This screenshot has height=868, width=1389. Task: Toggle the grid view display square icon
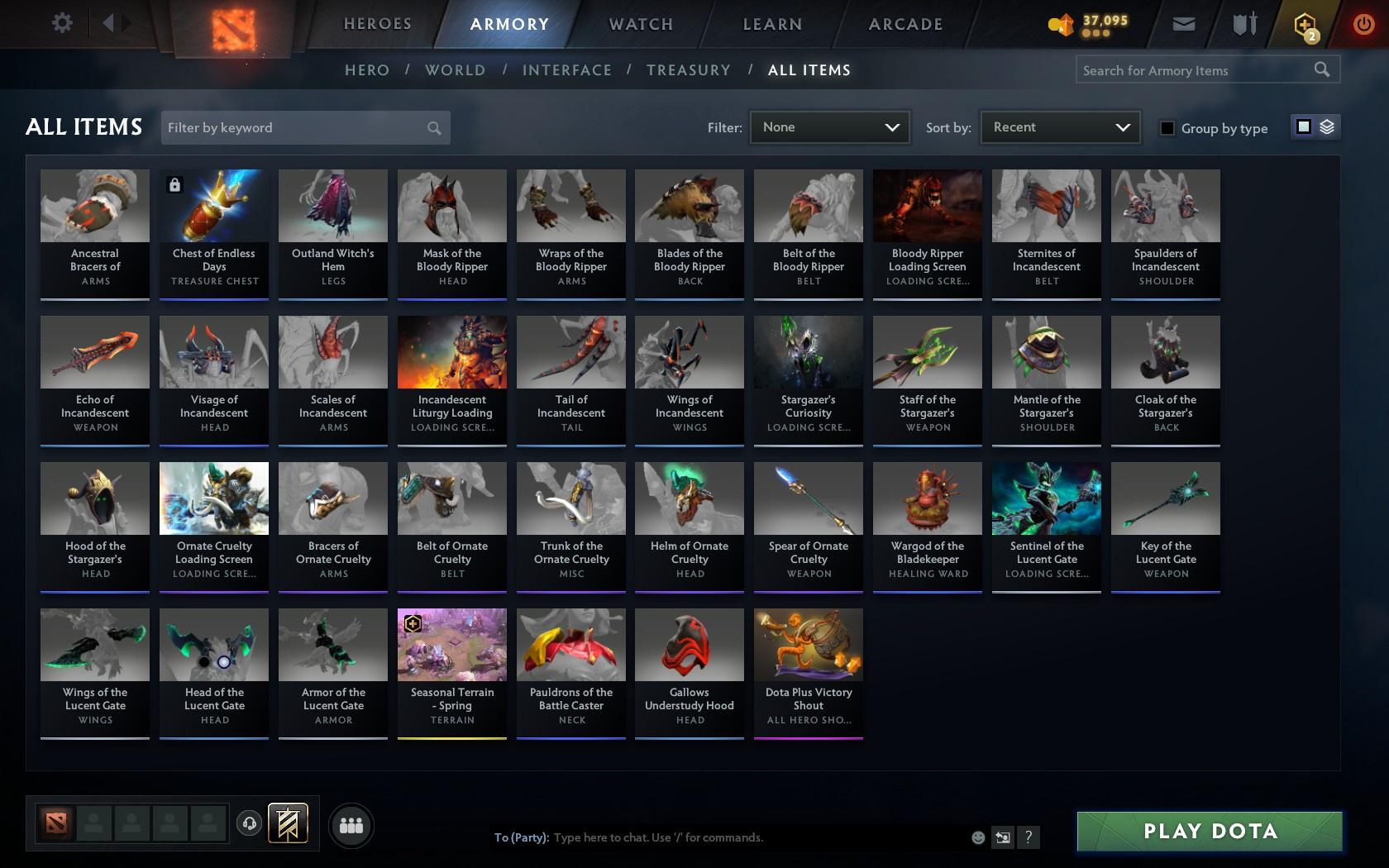click(x=1303, y=126)
